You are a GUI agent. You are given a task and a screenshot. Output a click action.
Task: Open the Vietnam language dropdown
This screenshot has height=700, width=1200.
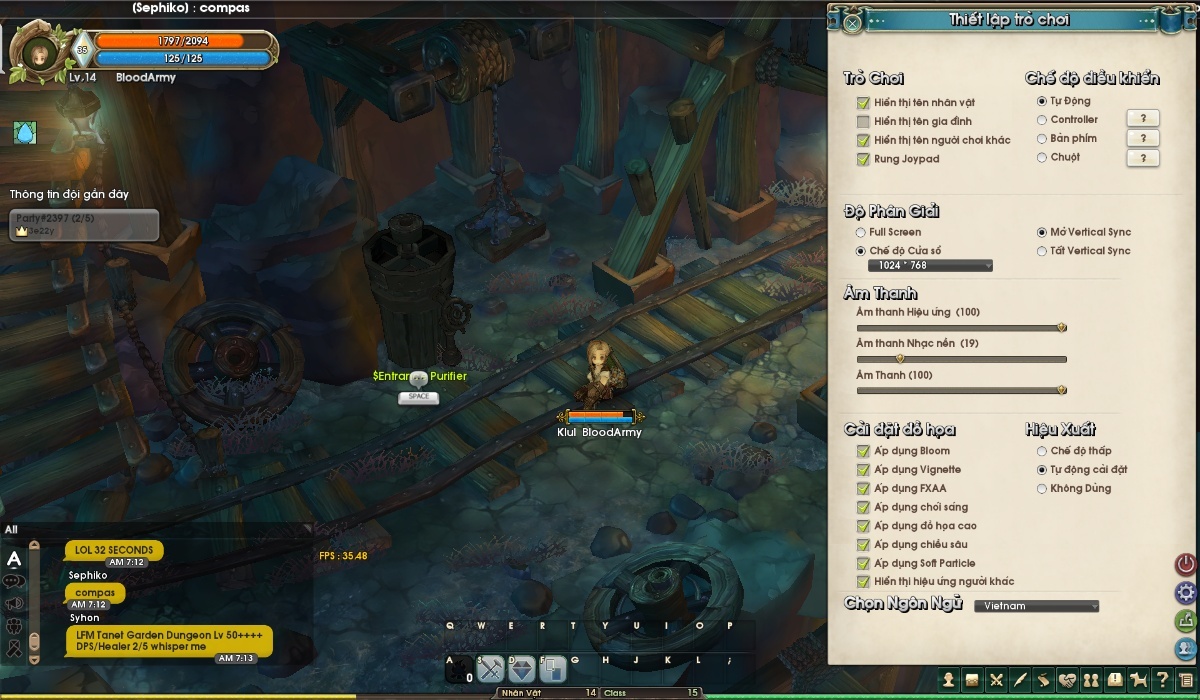[x=1036, y=606]
